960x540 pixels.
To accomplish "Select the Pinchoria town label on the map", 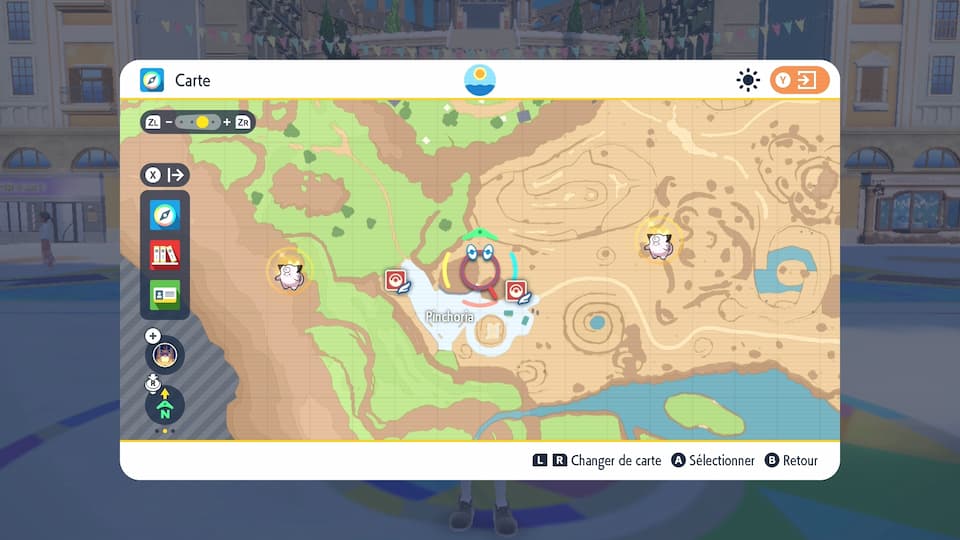I will click(449, 317).
